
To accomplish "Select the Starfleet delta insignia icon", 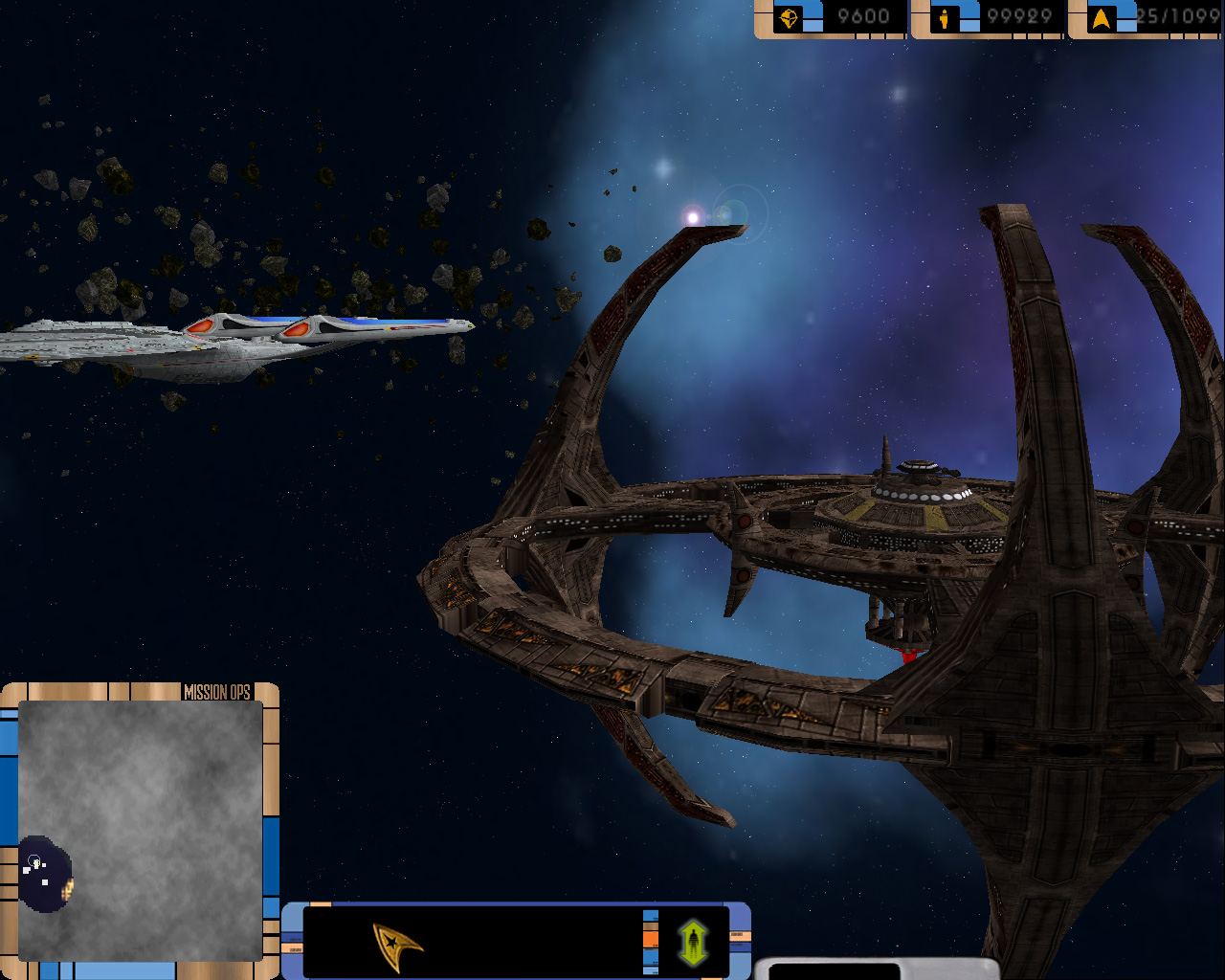I will pos(396,946).
